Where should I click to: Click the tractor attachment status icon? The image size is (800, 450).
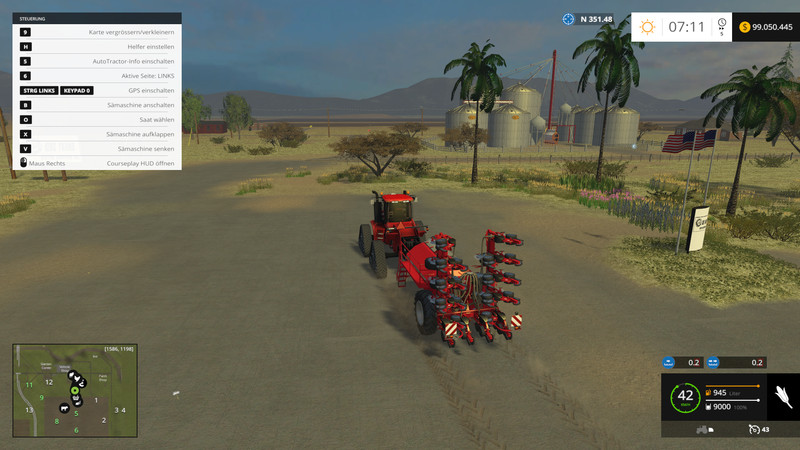(703, 430)
